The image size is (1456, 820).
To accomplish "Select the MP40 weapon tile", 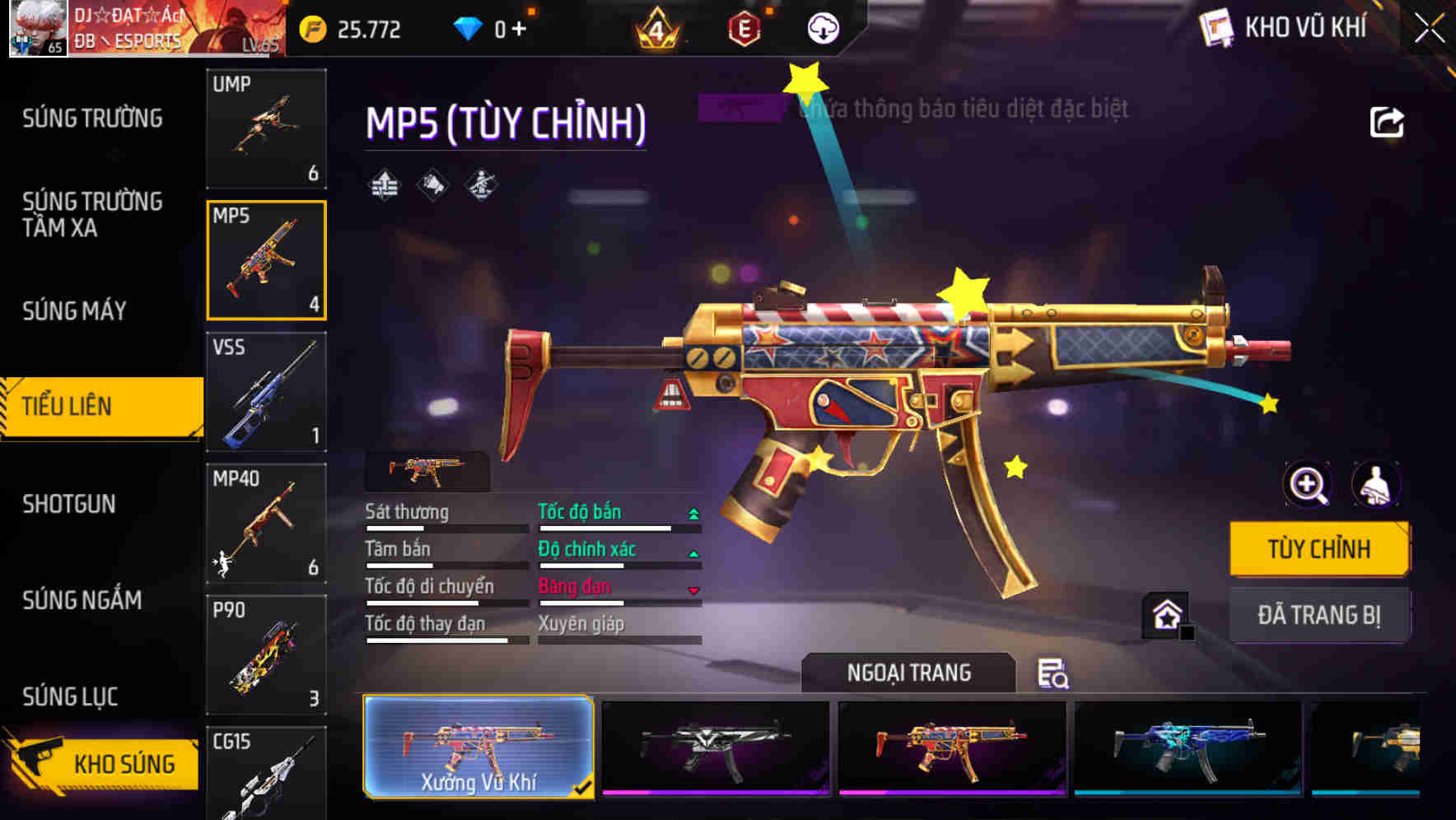I will (266, 524).
